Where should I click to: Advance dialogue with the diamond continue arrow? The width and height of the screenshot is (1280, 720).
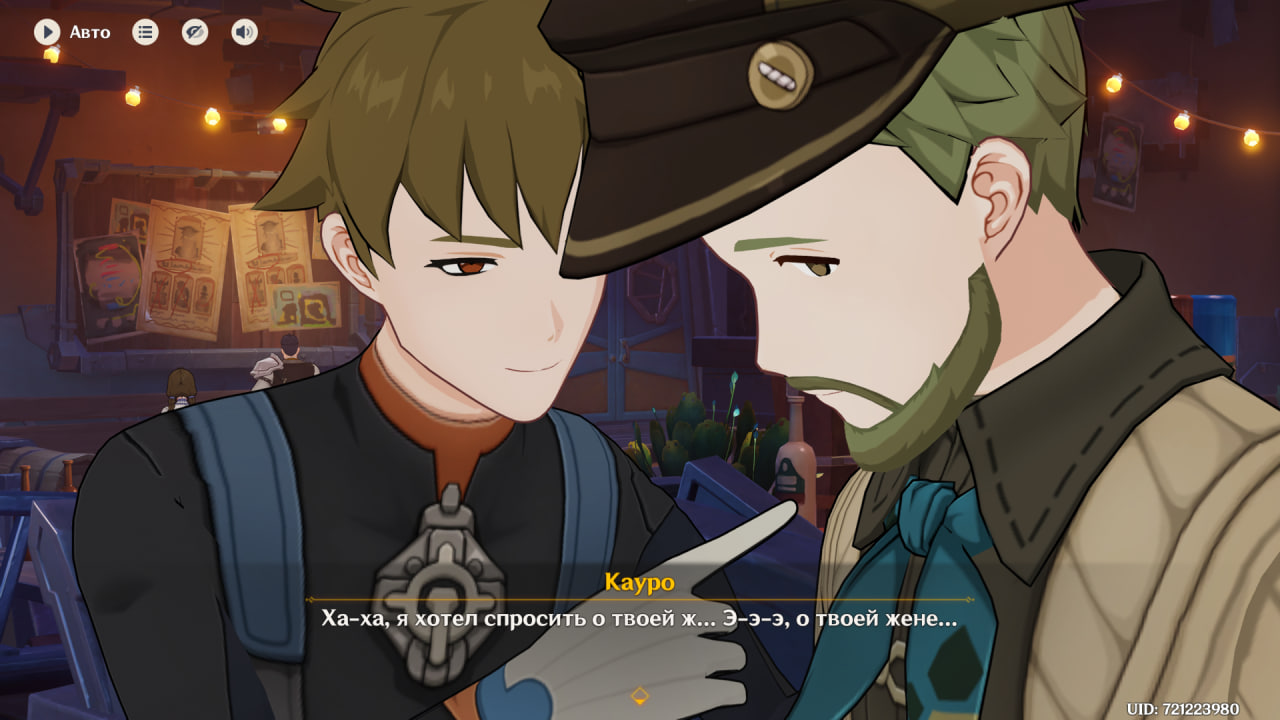pyautogui.click(x=640, y=695)
